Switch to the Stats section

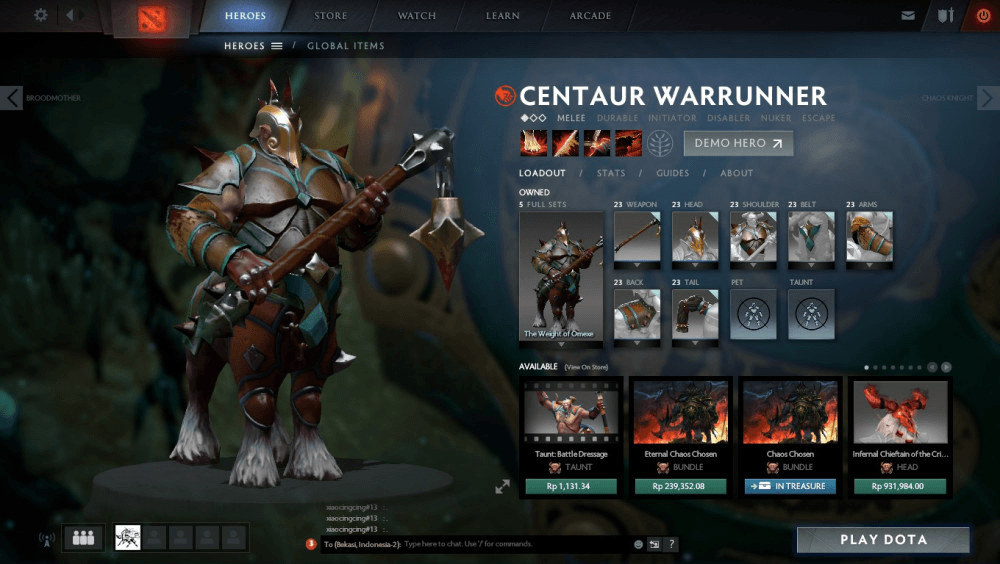point(611,173)
